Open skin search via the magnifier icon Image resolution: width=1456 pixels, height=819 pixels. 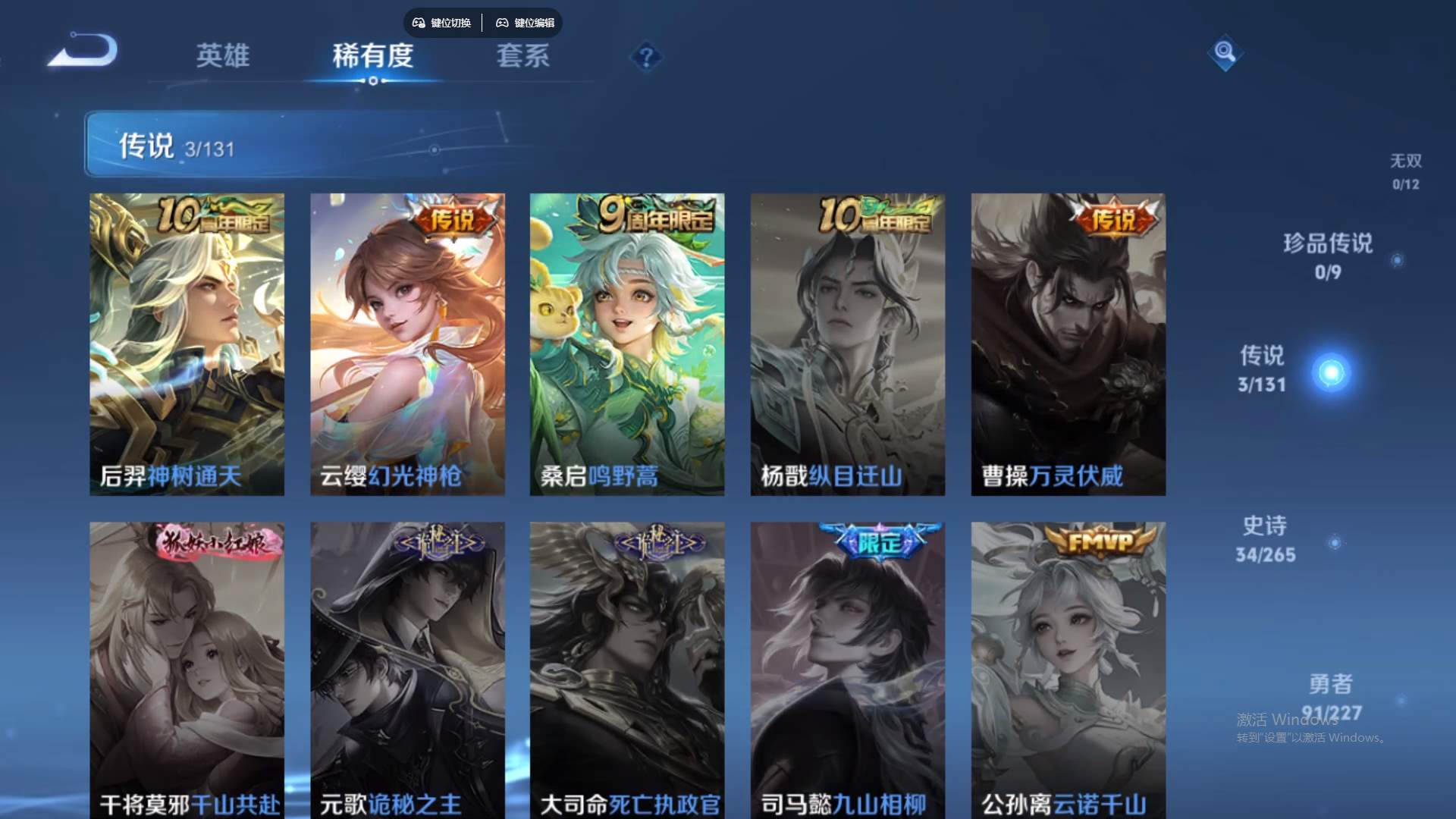tap(1225, 53)
